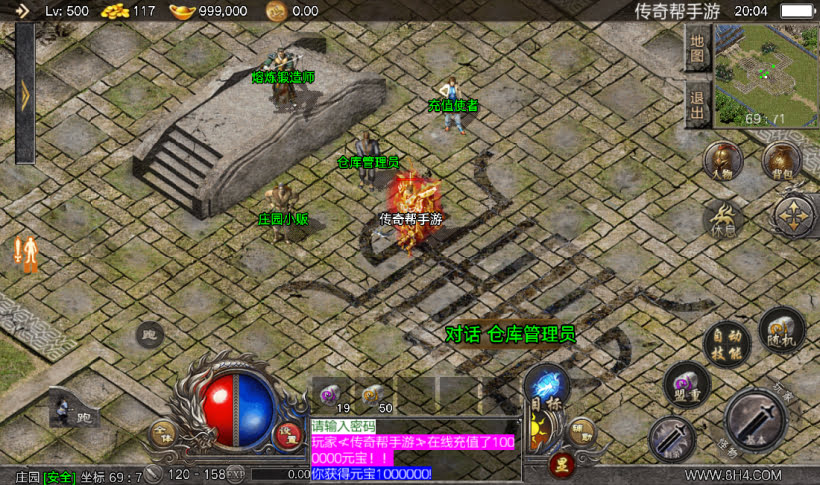Select the blue 目标 target button

coord(547,387)
